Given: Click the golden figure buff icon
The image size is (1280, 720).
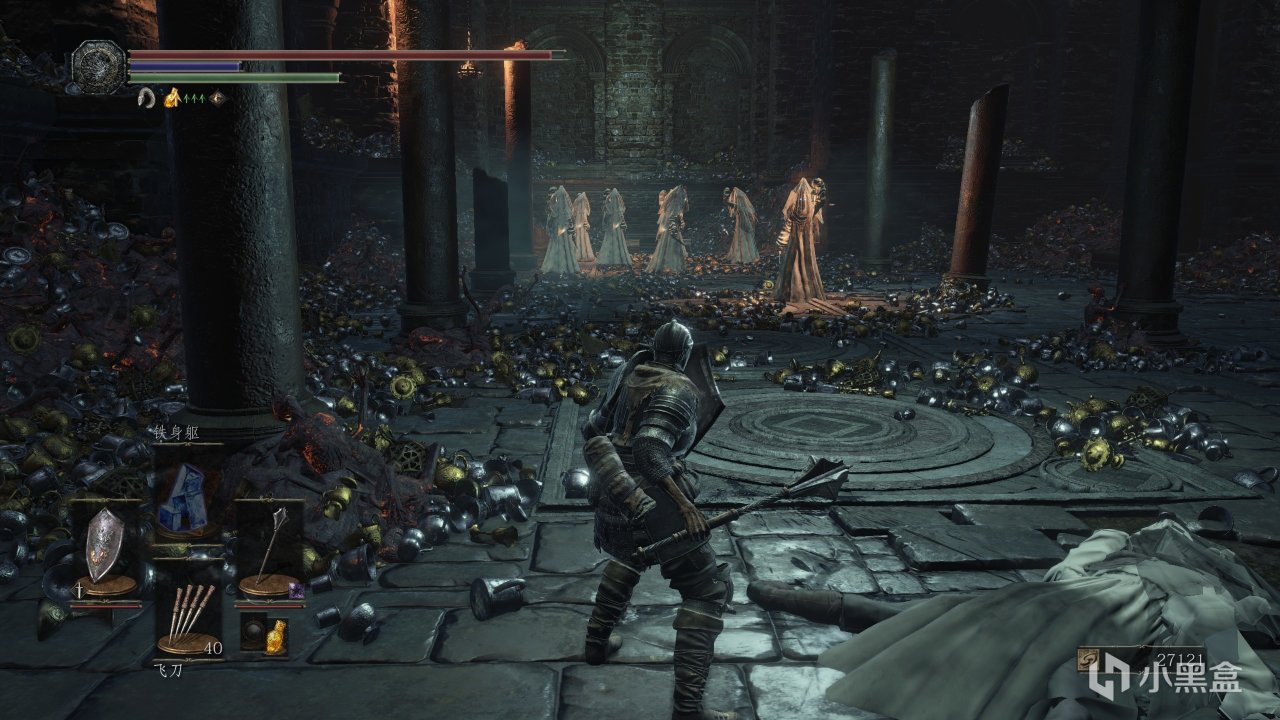Looking at the screenshot, I should (171, 98).
